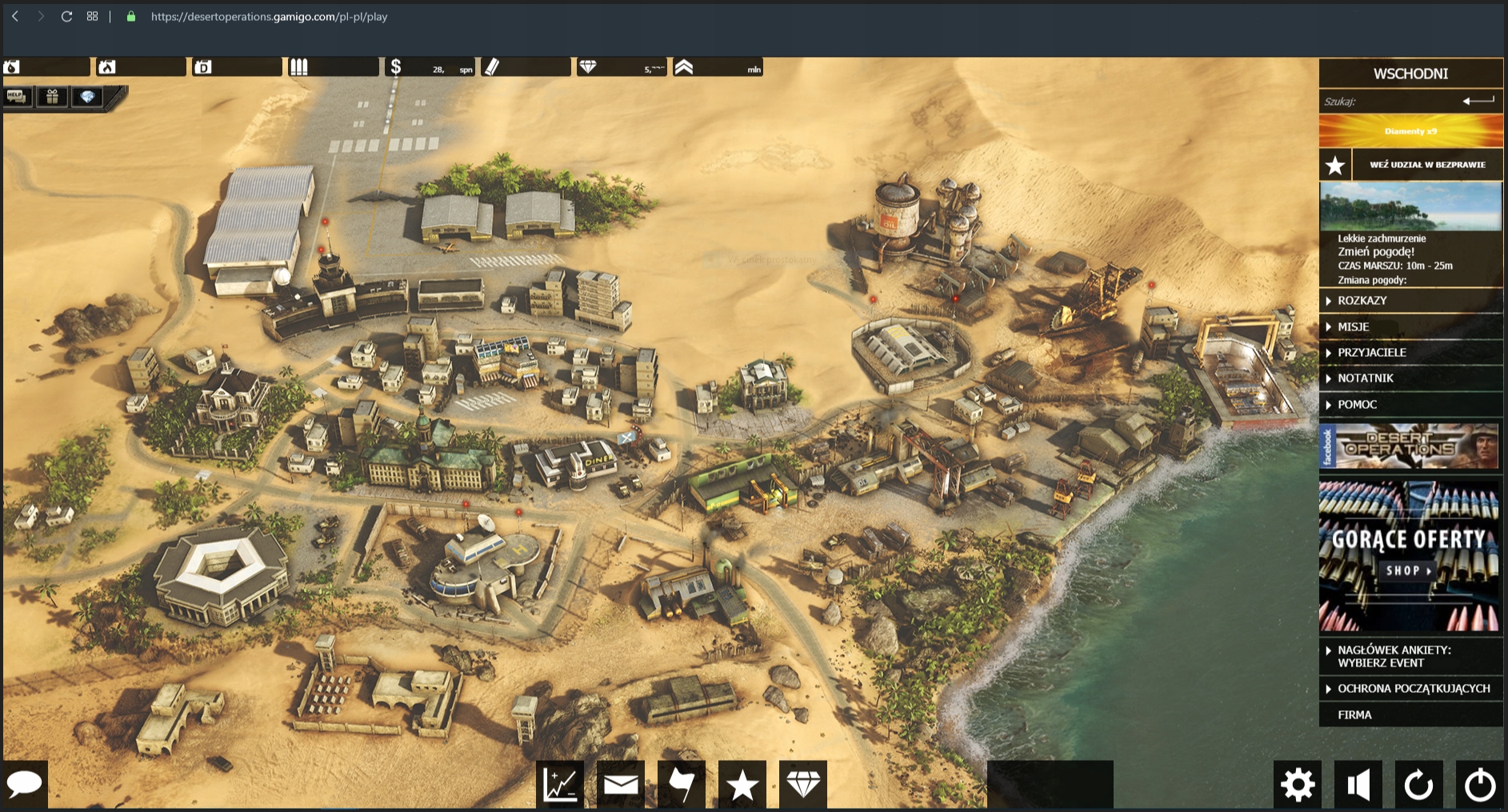Image resolution: width=1508 pixels, height=812 pixels.
Task: Expand the POMOC menu entry
Action: tap(1358, 405)
